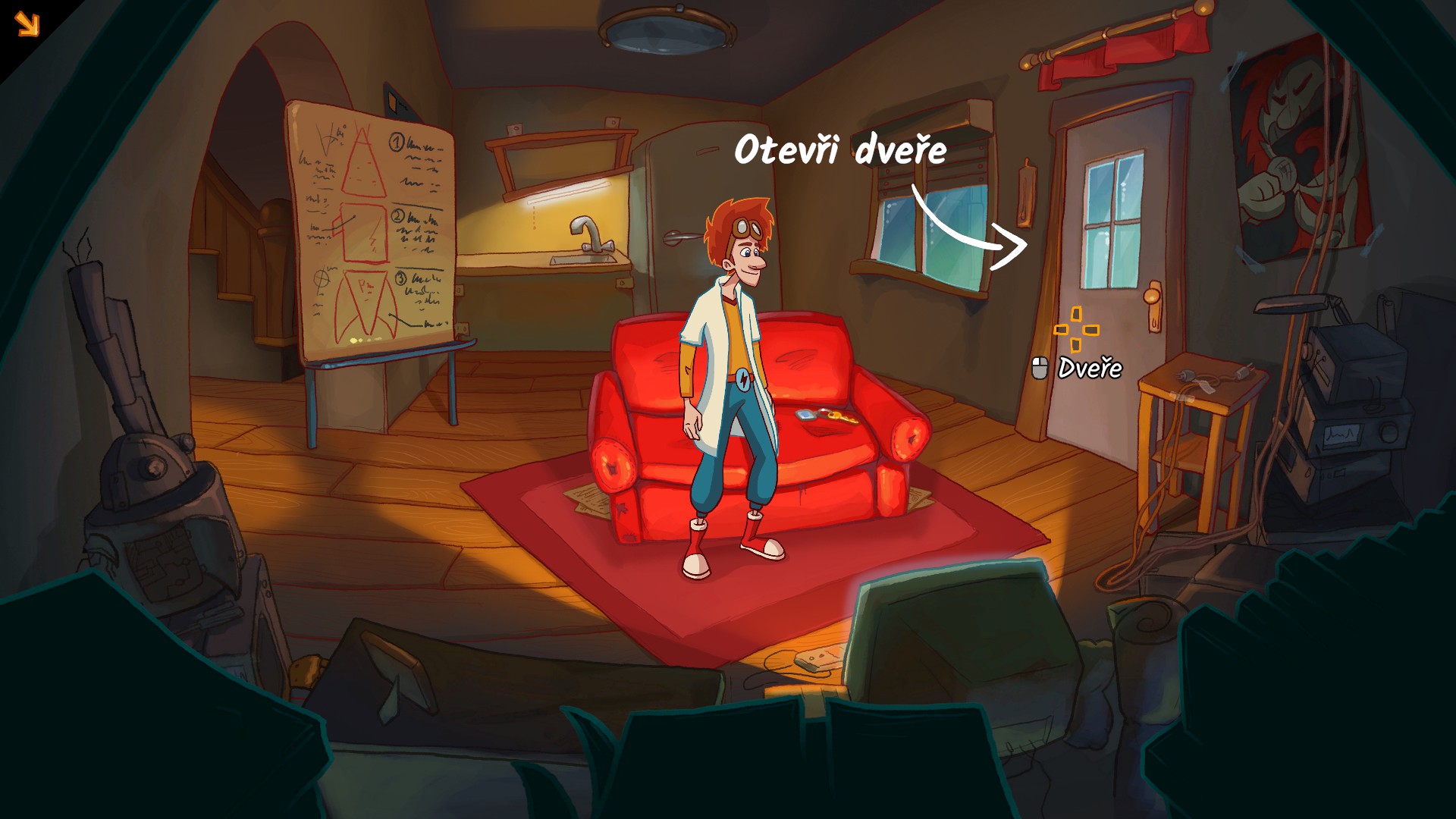Click the crosshair cursor icon on the door
The height and width of the screenshot is (819, 1456).
(x=1076, y=331)
